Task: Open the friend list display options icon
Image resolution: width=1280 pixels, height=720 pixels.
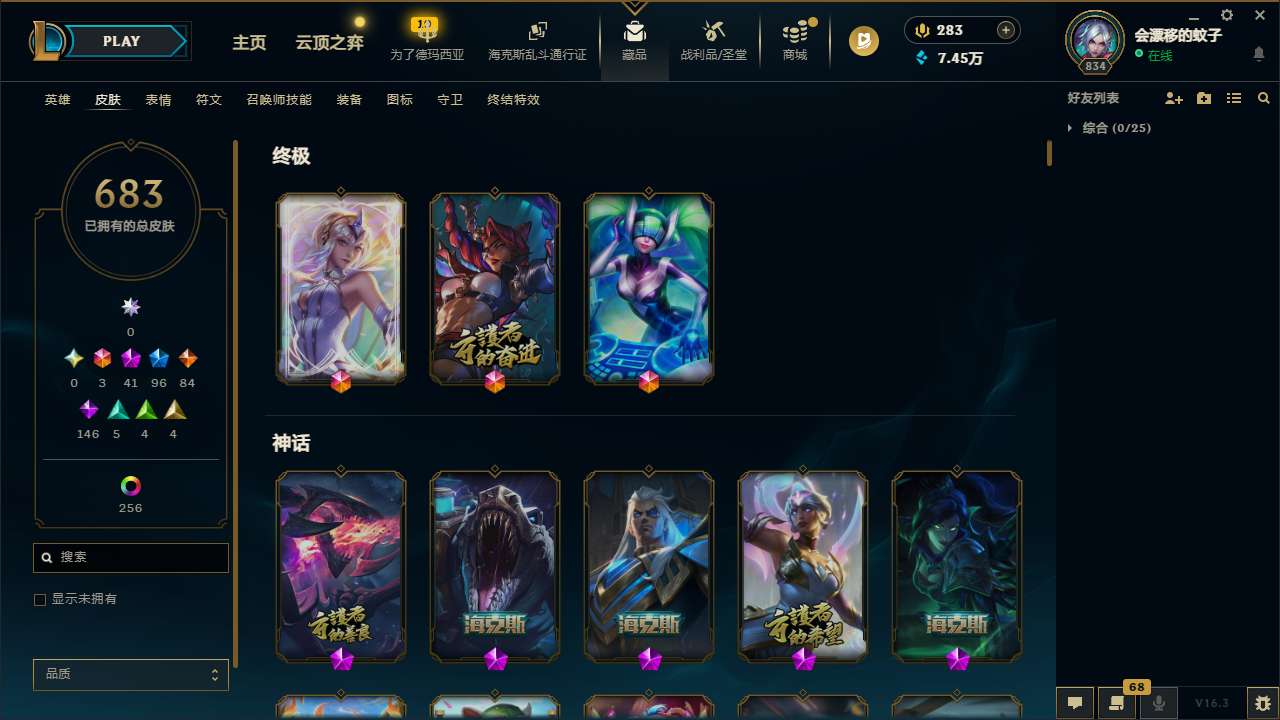Action: pyautogui.click(x=1233, y=98)
